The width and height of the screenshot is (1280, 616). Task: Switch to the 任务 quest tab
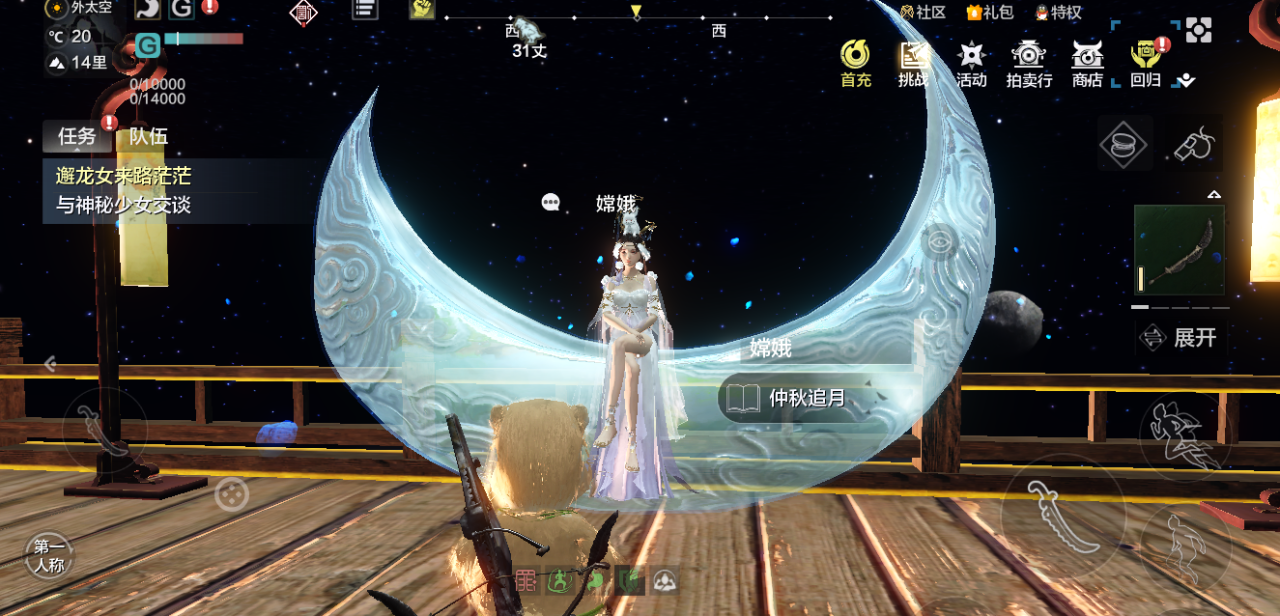click(76, 136)
